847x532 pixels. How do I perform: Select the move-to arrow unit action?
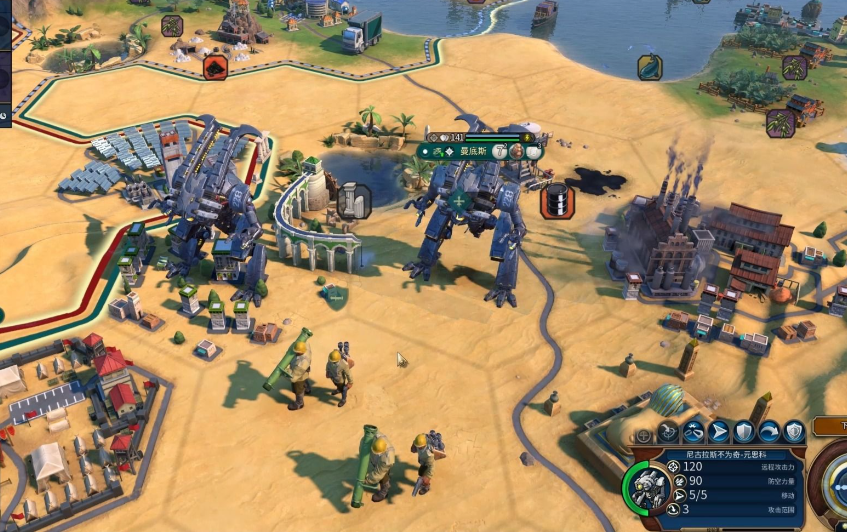718,432
